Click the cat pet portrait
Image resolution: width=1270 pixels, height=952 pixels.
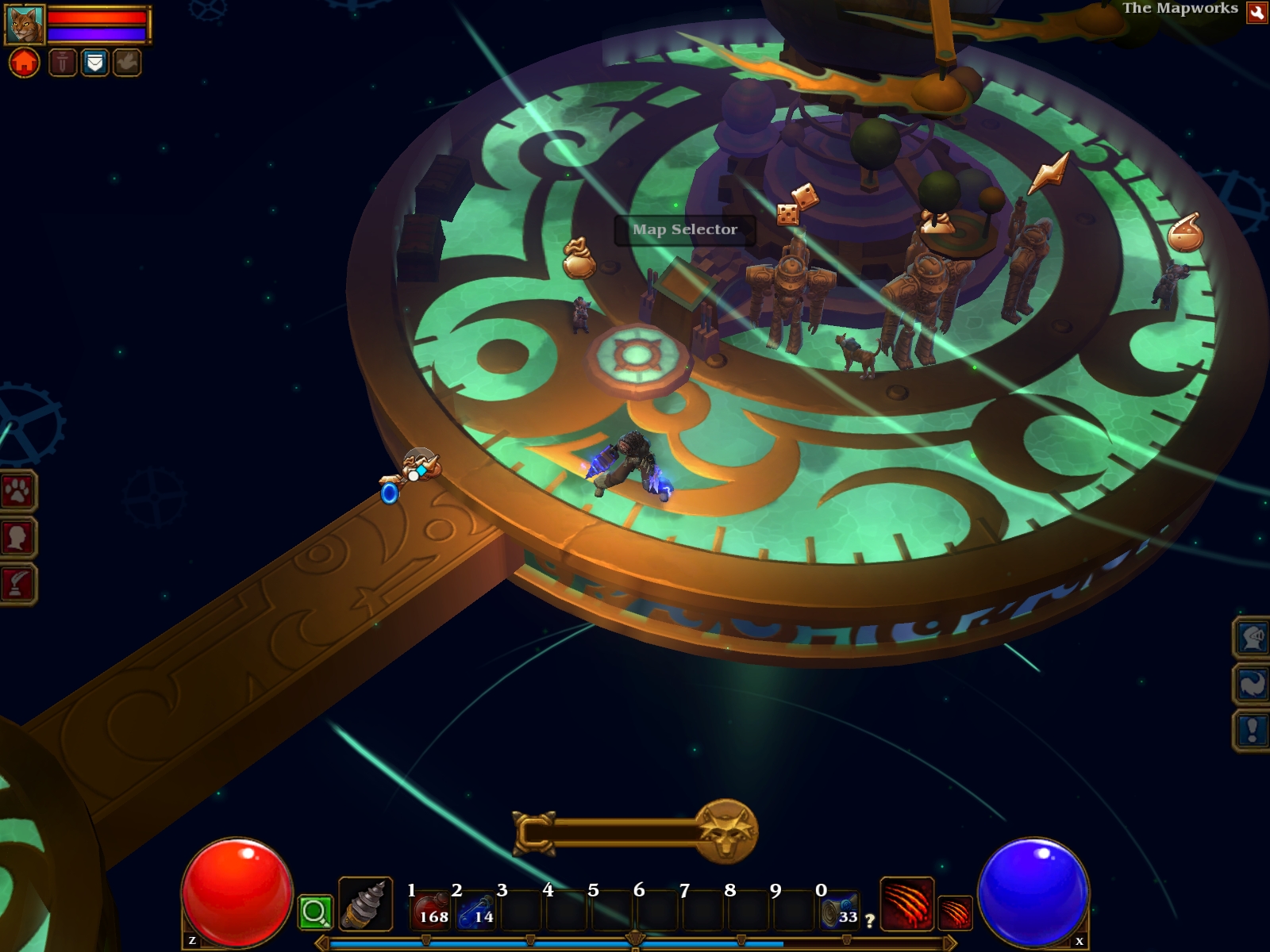tap(25, 25)
